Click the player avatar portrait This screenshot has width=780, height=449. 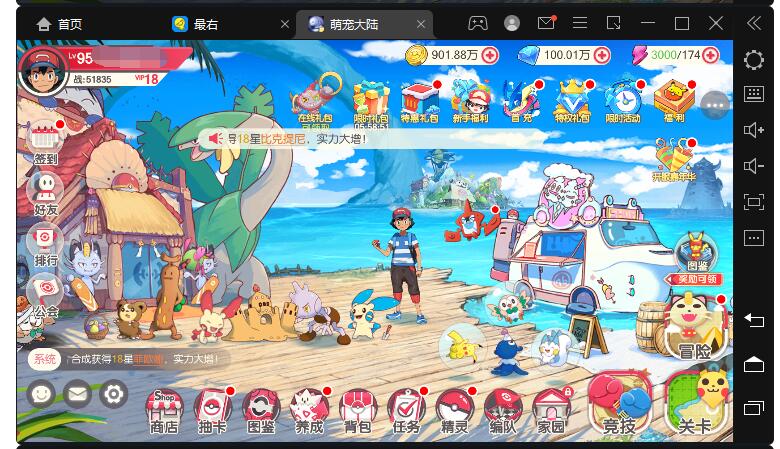[x=43, y=71]
